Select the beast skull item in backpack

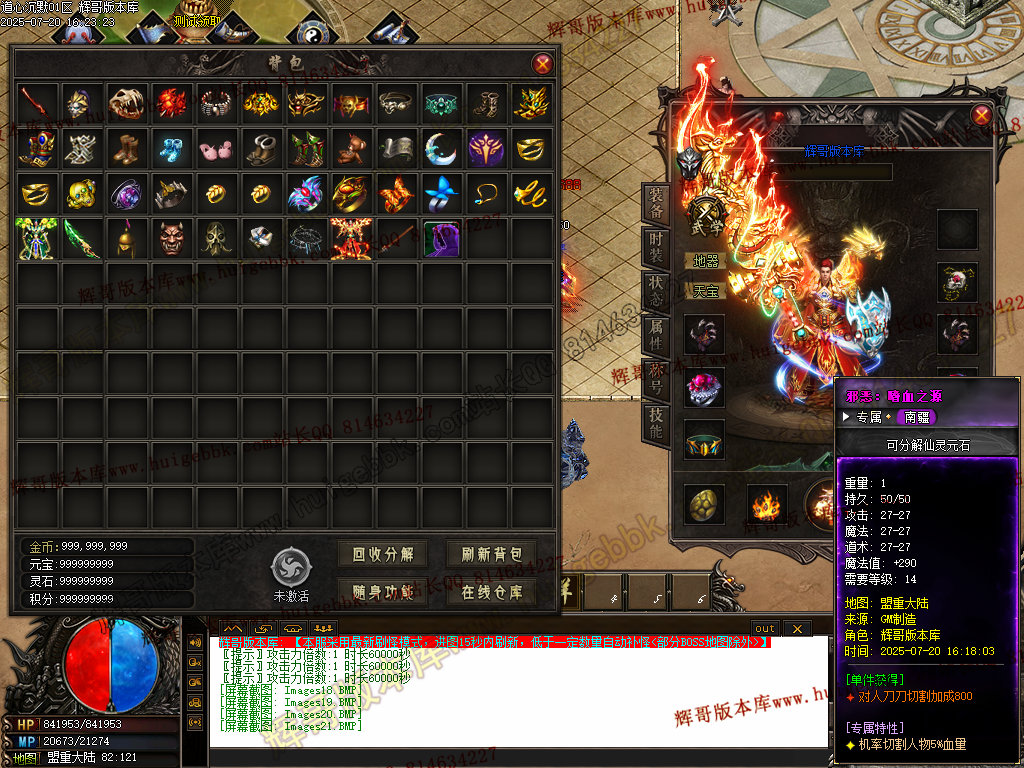click(126, 103)
